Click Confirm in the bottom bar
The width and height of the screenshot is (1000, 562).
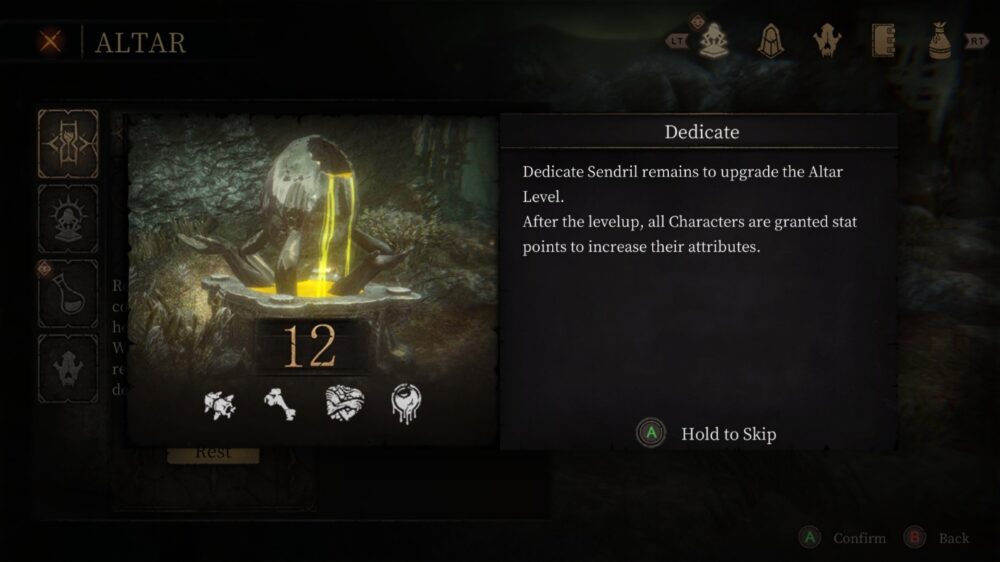[x=845, y=538]
